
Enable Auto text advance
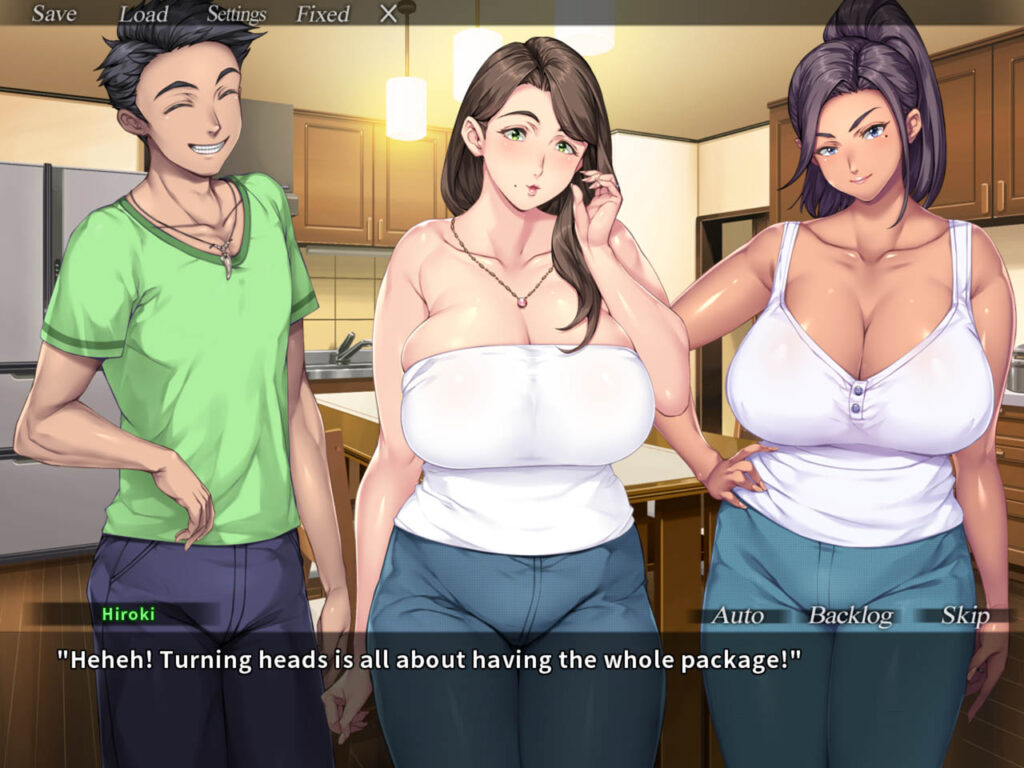coord(737,615)
